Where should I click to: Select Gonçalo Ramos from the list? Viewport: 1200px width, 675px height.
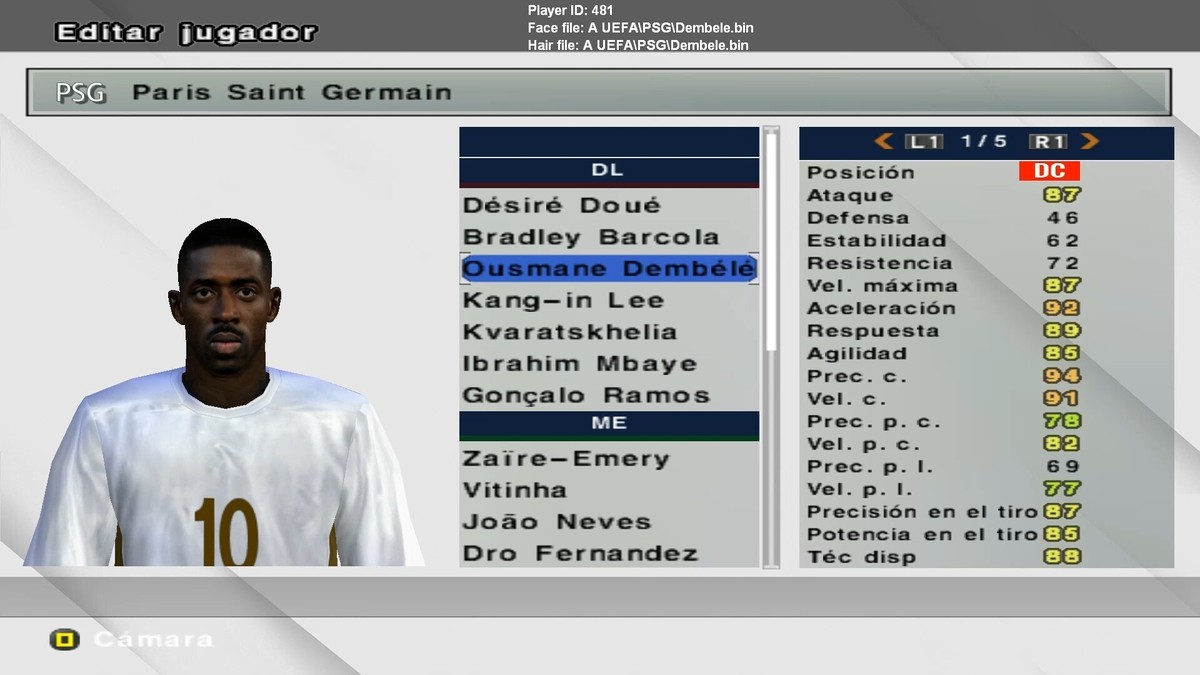pos(586,396)
